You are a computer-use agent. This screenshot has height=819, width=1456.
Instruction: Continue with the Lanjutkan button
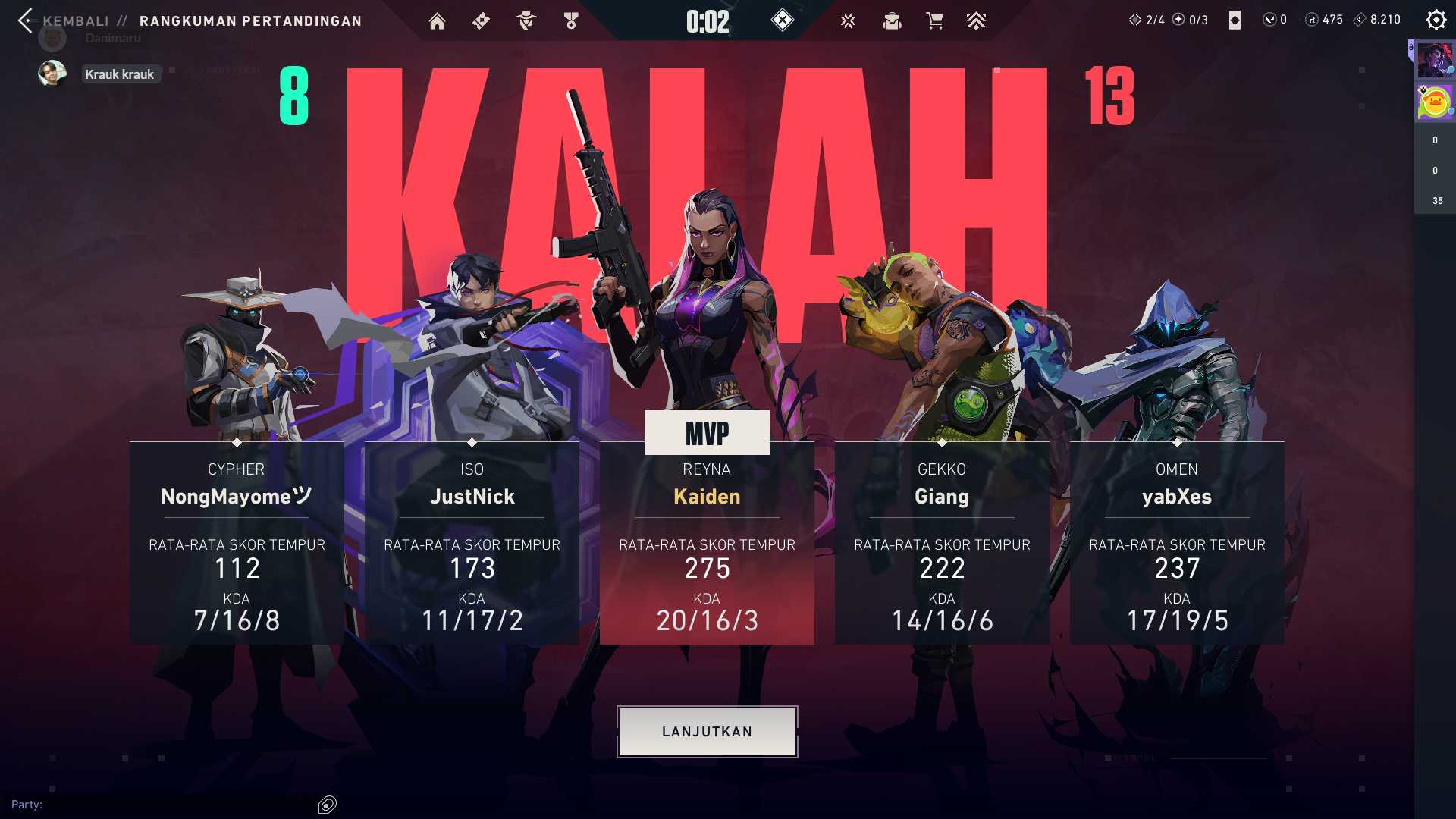click(707, 732)
